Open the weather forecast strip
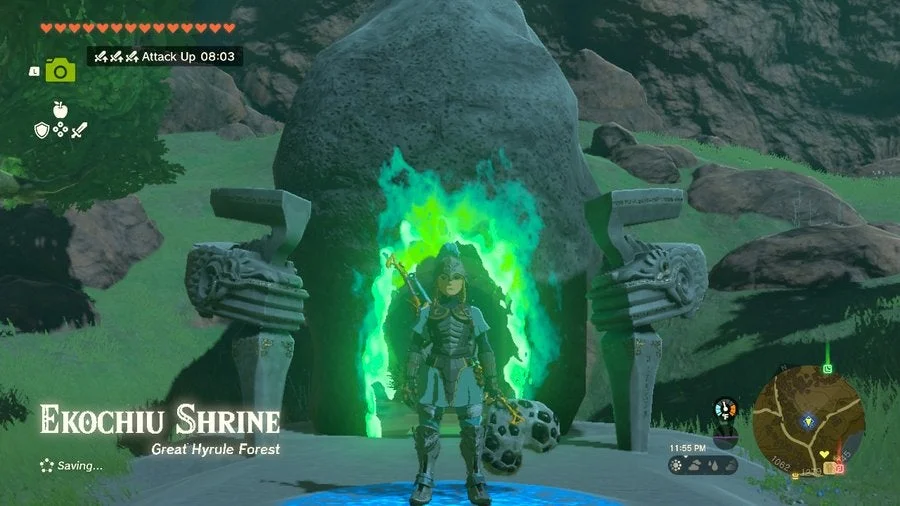Viewport: 900px width, 506px height. coord(703,466)
